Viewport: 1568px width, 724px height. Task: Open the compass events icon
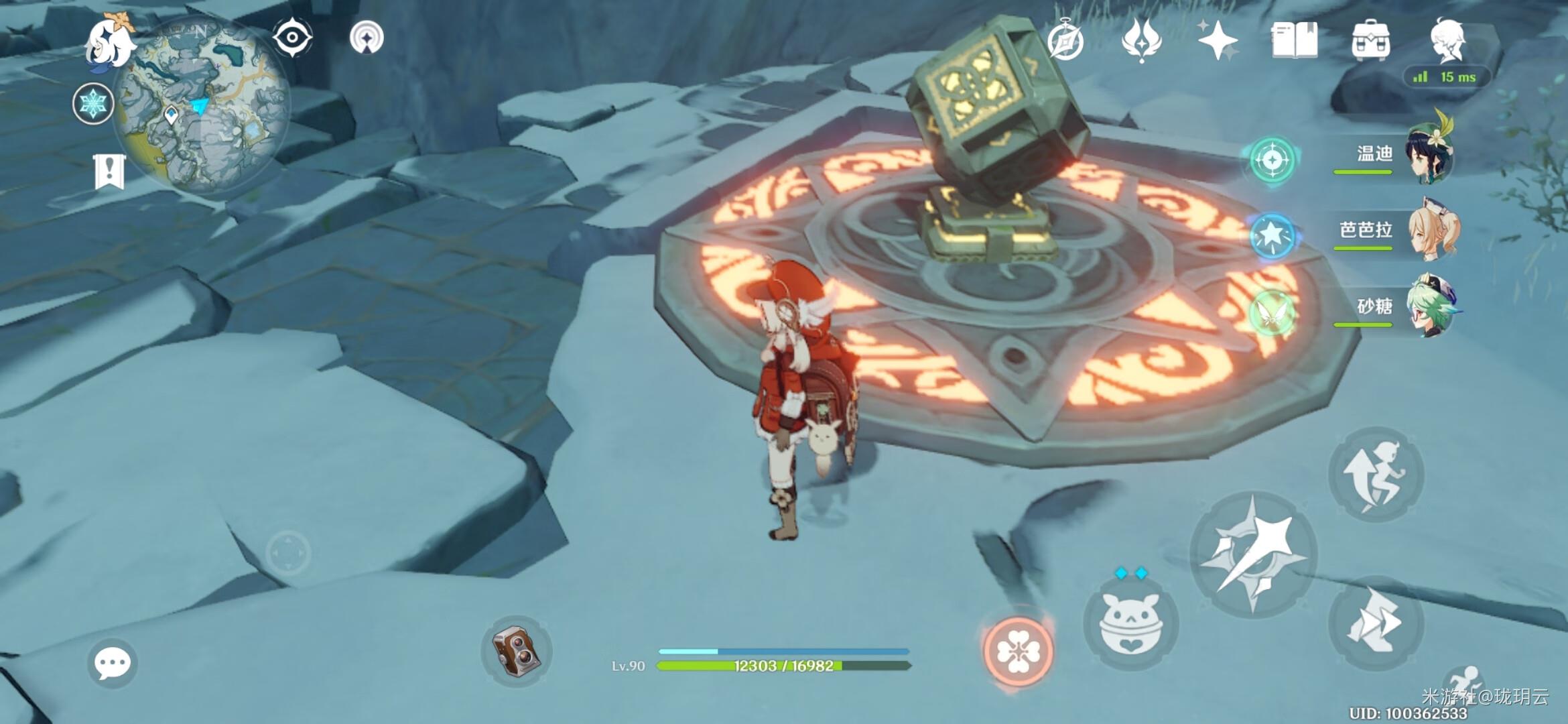pyautogui.click(x=1065, y=40)
